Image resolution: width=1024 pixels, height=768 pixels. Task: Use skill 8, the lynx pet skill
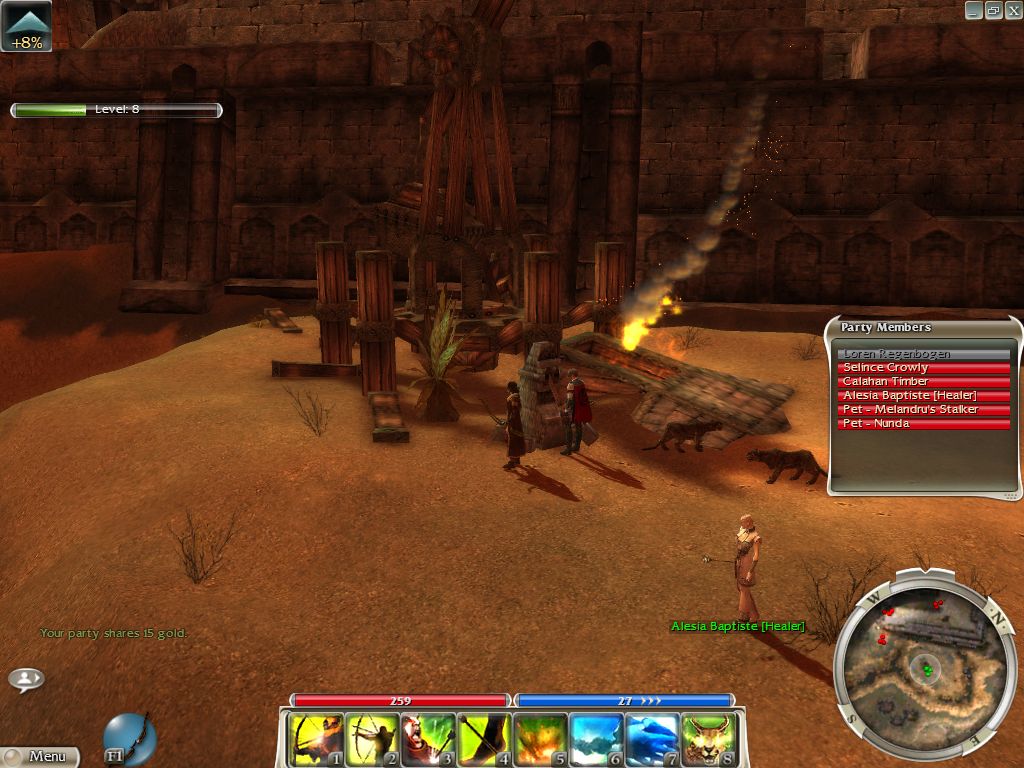click(708, 740)
